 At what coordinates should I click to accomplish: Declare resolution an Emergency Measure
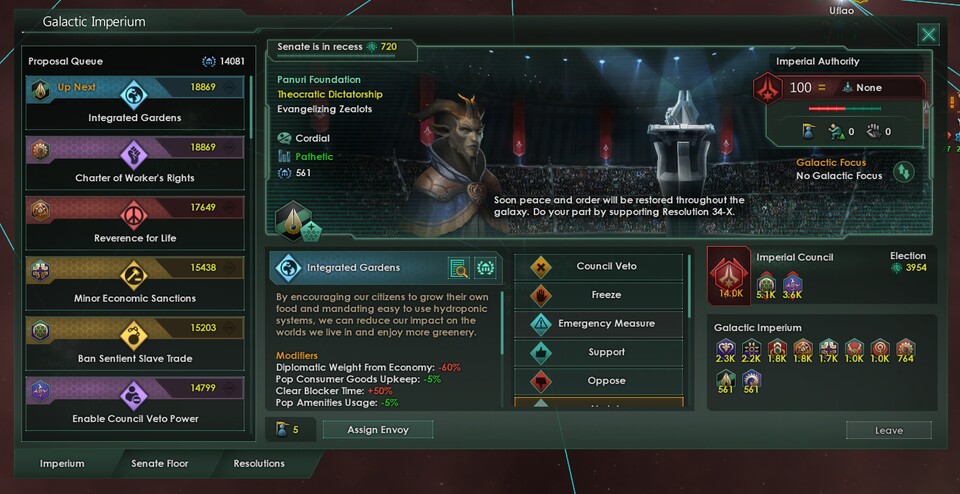pyautogui.click(x=600, y=324)
